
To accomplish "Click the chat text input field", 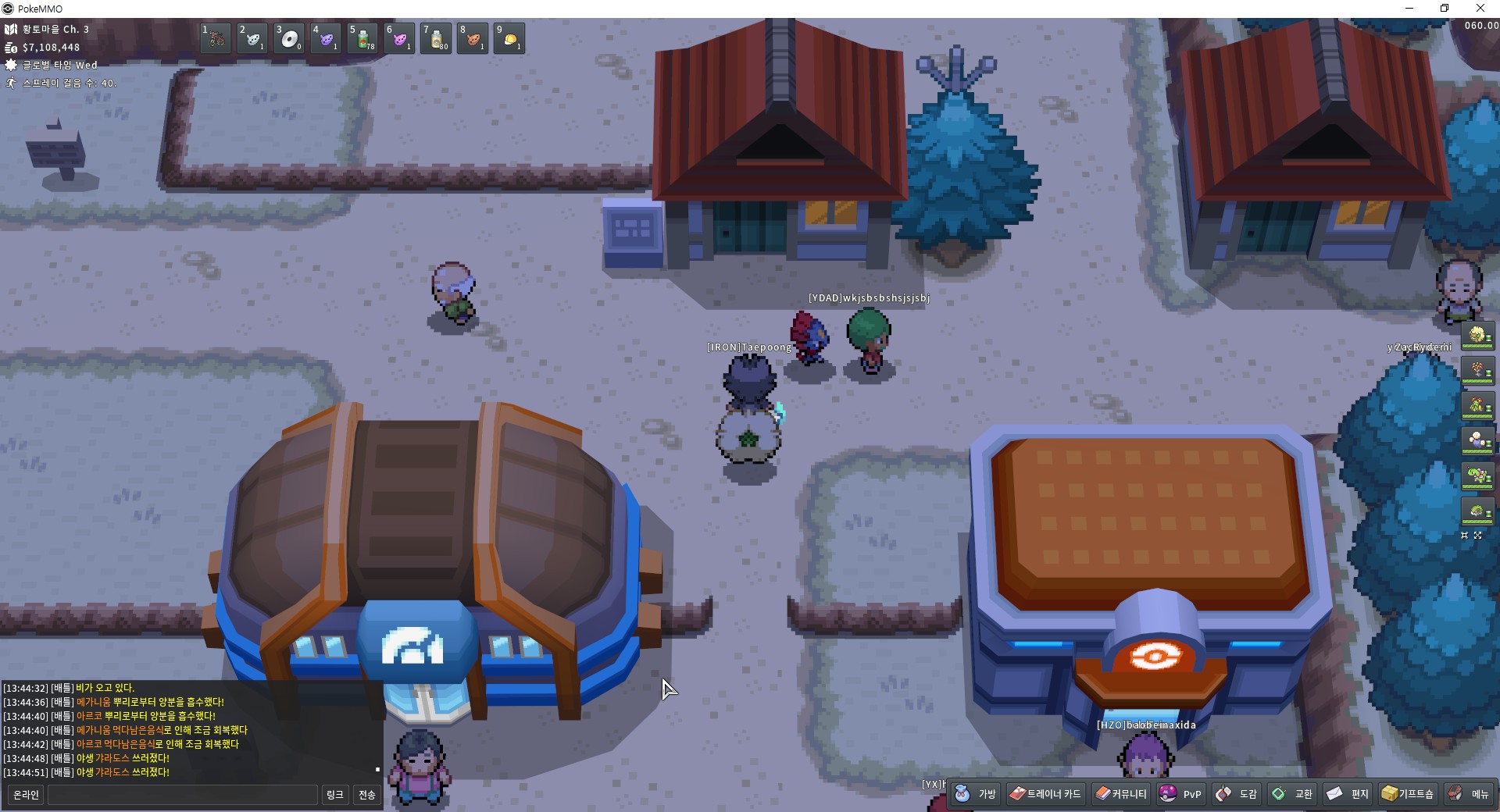I will coord(183,795).
